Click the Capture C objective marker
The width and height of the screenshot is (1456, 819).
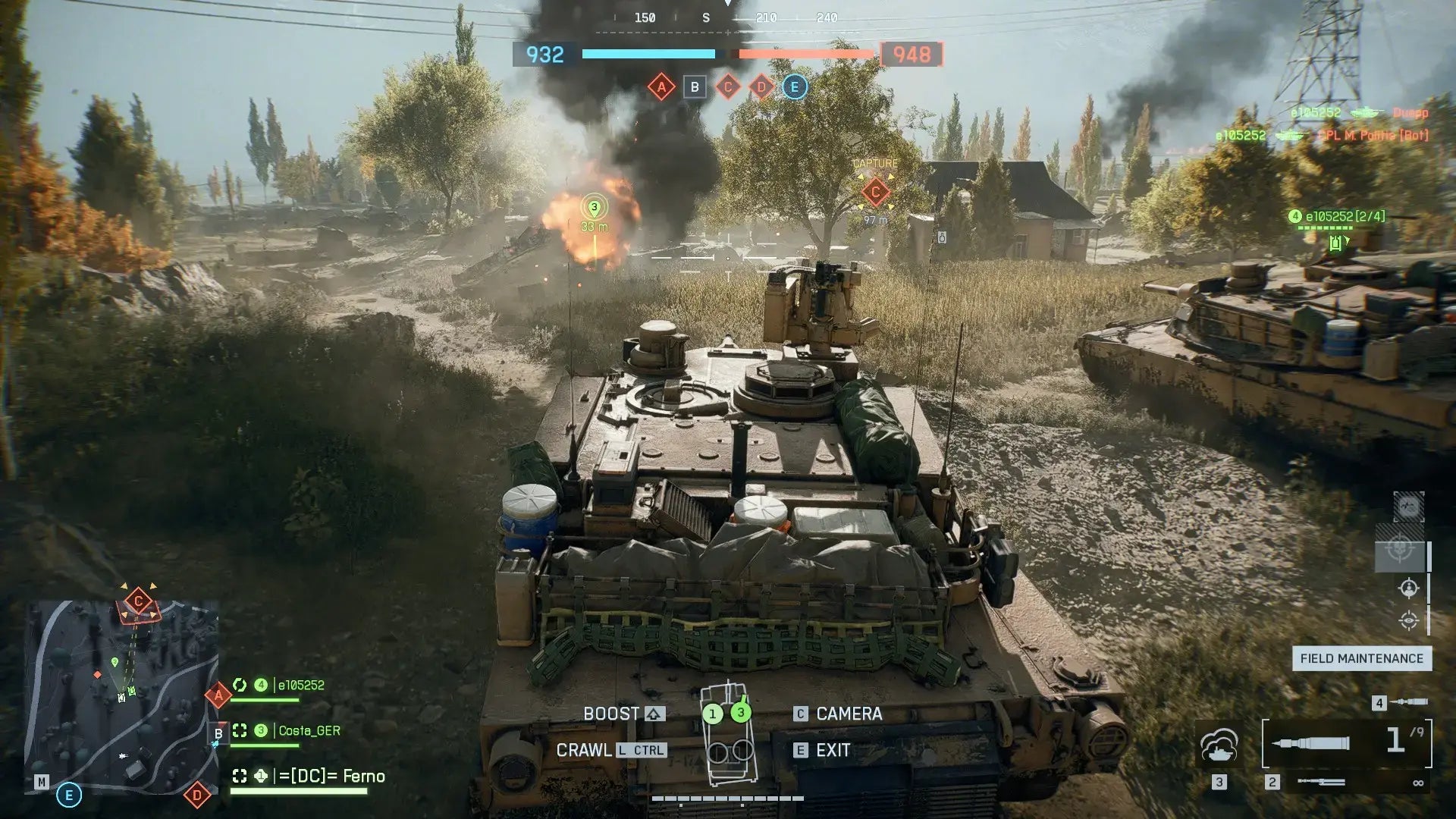(875, 191)
